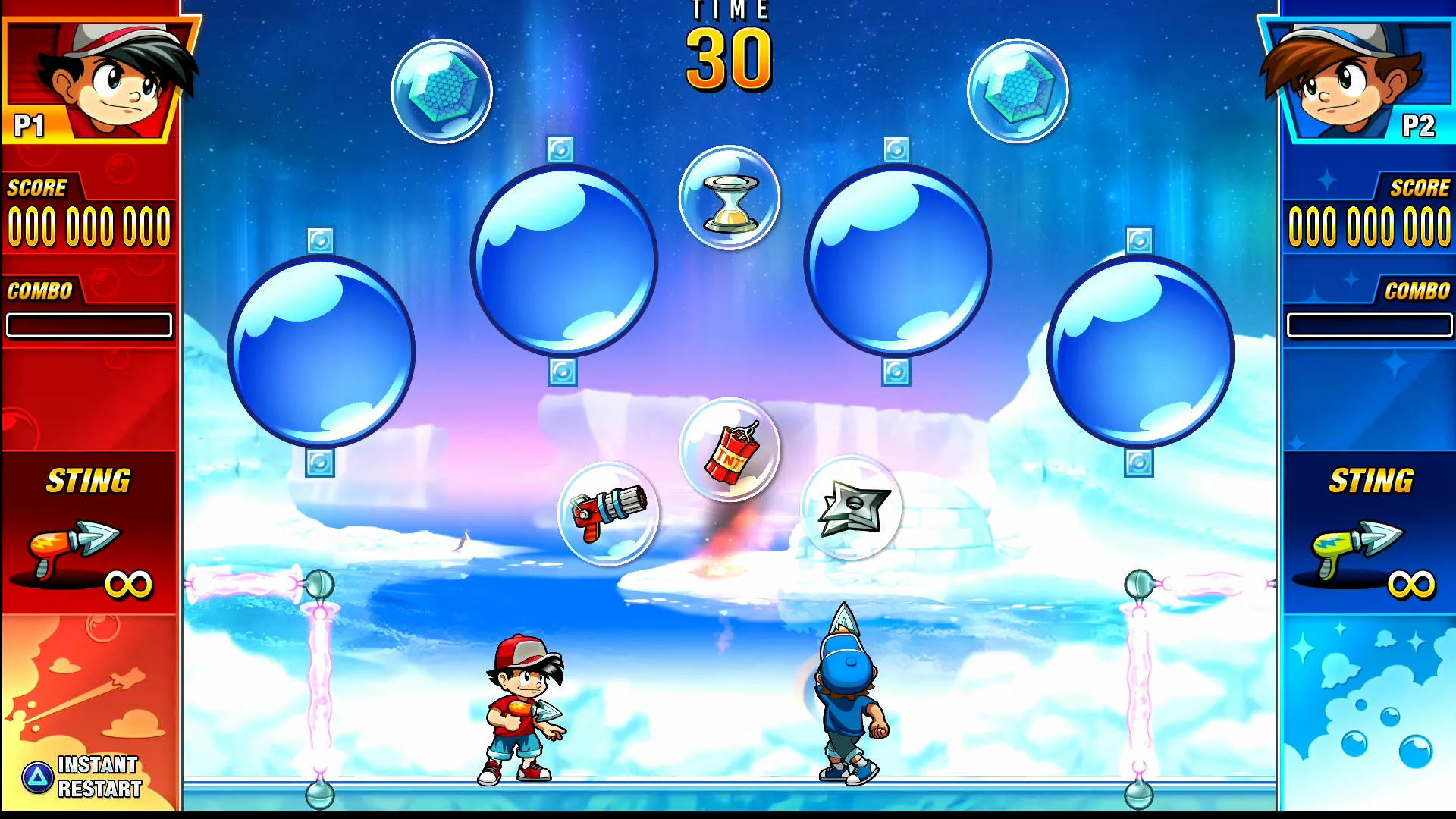Image resolution: width=1456 pixels, height=819 pixels.
Task: Click Player 2's empty COMBO bar
Action: coord(1369,325)
